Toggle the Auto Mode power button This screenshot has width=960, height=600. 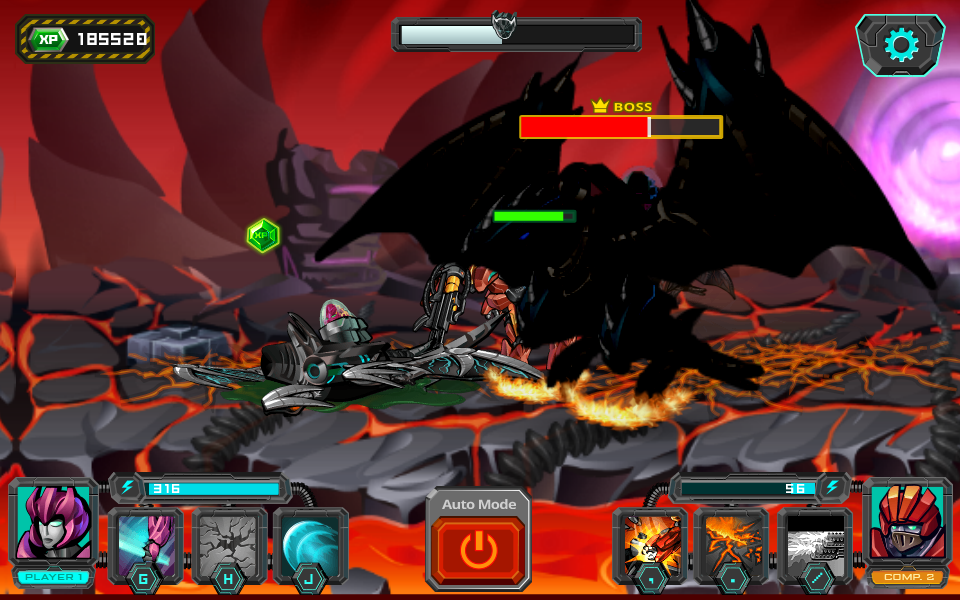(478, 550)
